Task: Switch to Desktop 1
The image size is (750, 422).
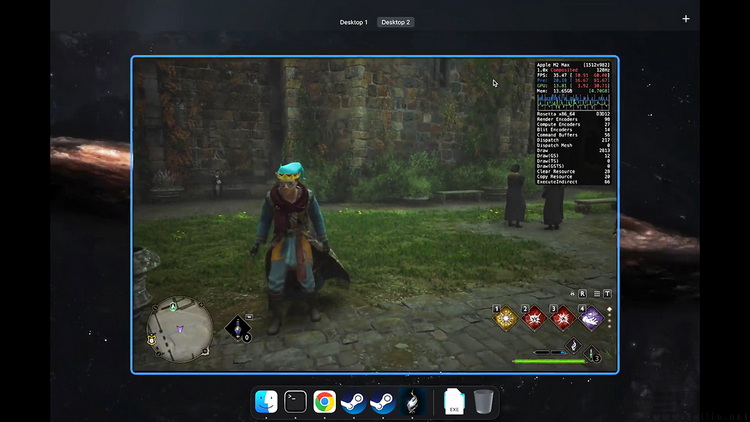Action: (x=353, y=22)
